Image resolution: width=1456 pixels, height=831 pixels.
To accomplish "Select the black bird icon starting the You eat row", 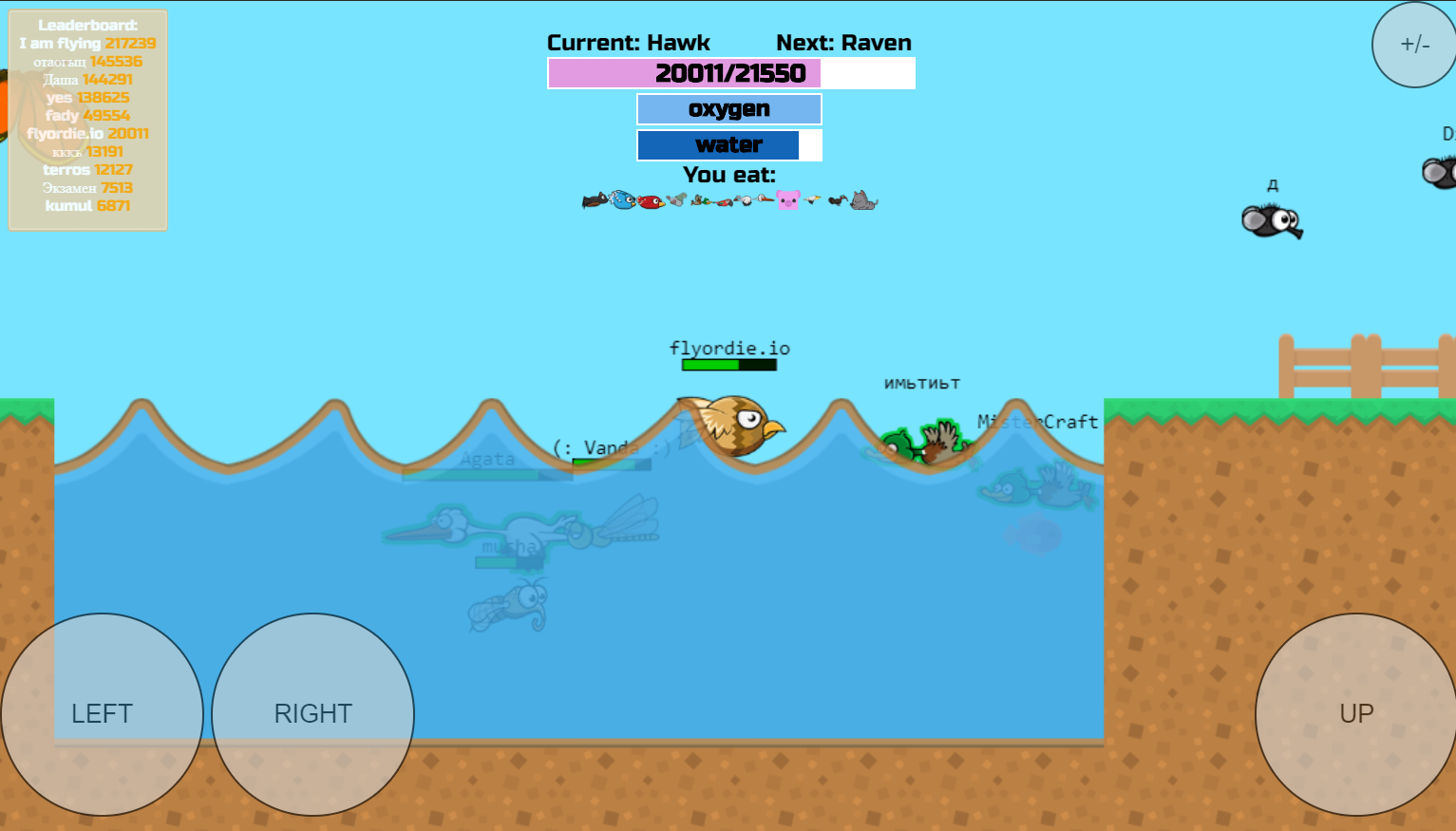I will point(596,200).
